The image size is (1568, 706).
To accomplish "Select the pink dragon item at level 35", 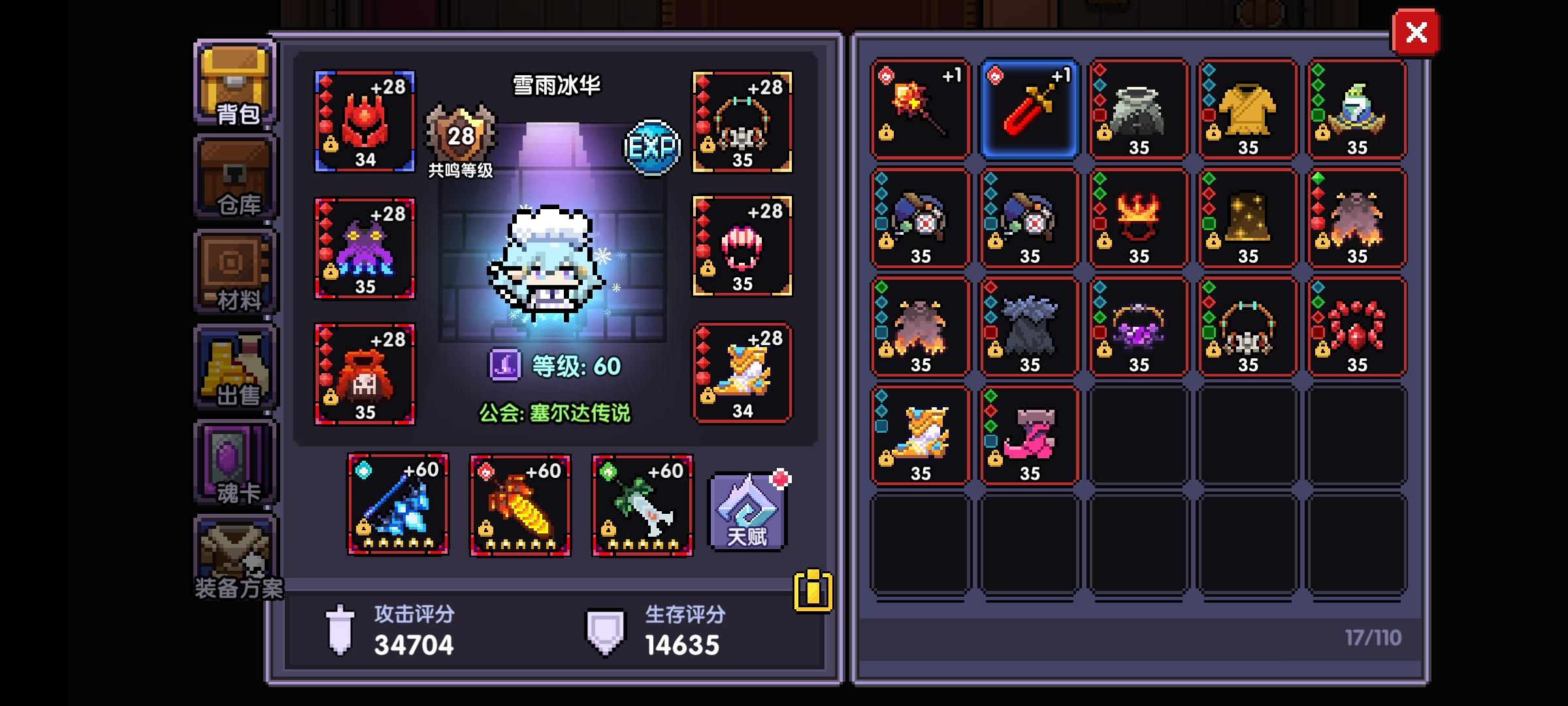I will (1028, 436).
